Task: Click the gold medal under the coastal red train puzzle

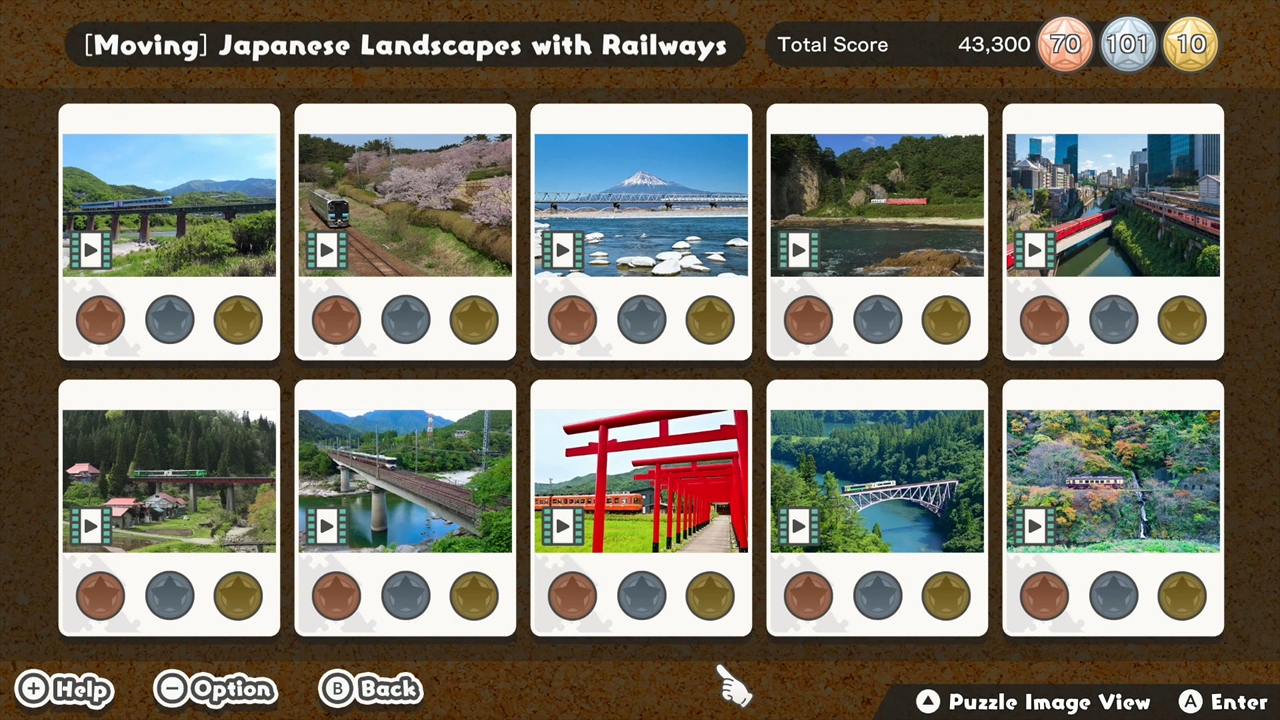Action: (x=945, y=318)
